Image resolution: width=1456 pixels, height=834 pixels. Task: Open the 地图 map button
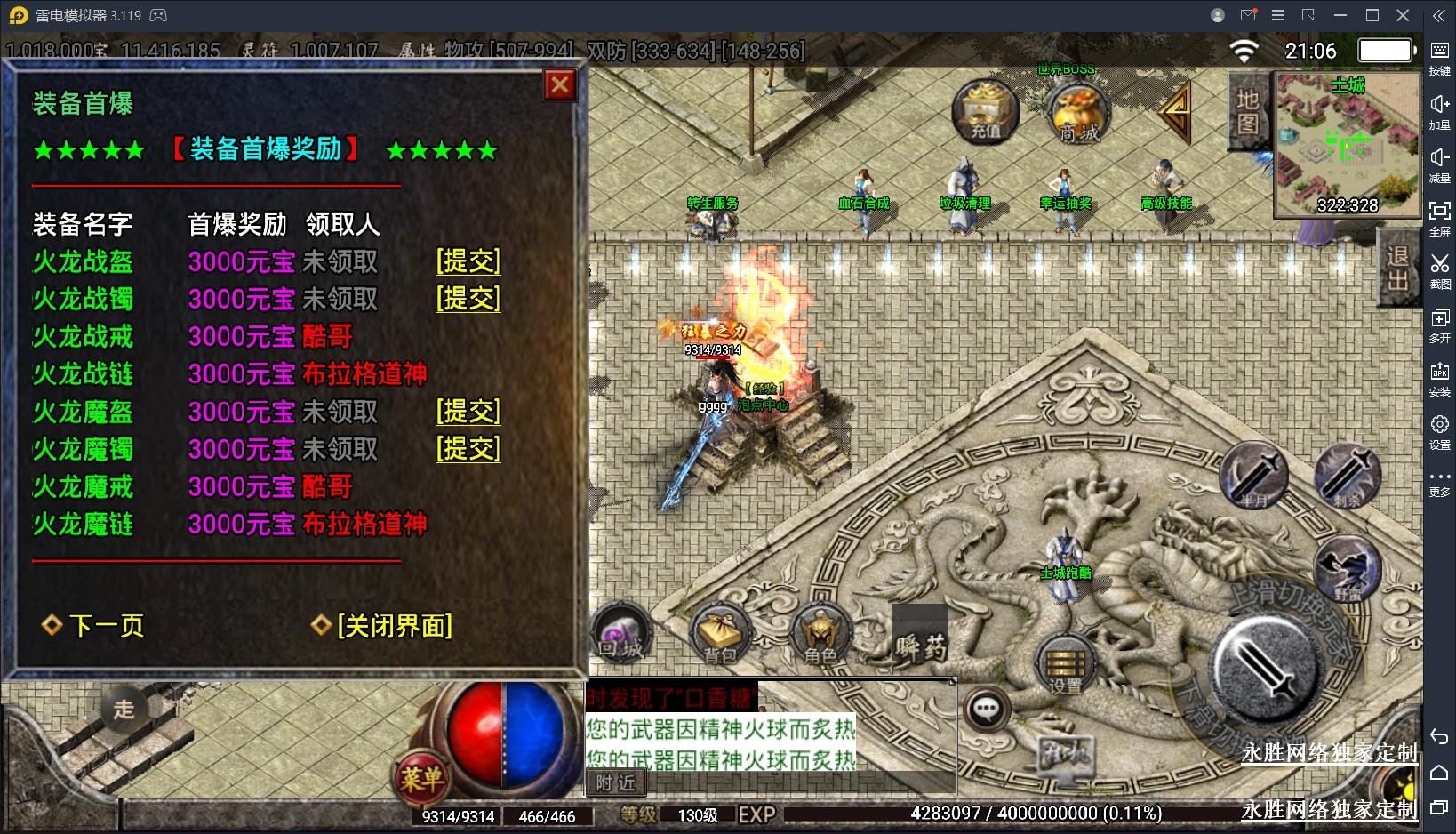click(x=1247, y=111)
